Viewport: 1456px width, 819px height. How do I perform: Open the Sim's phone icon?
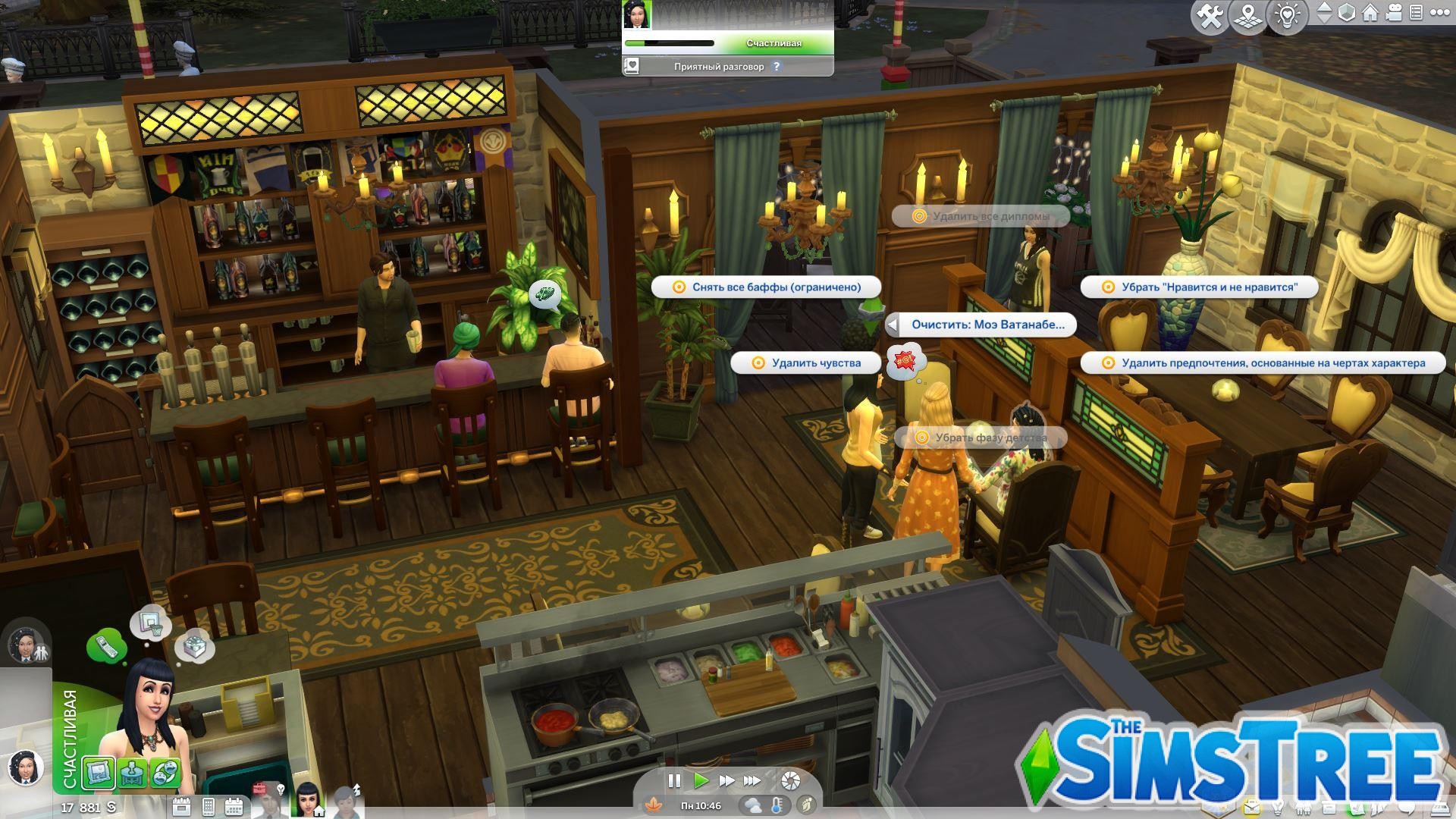pos(208,806)
